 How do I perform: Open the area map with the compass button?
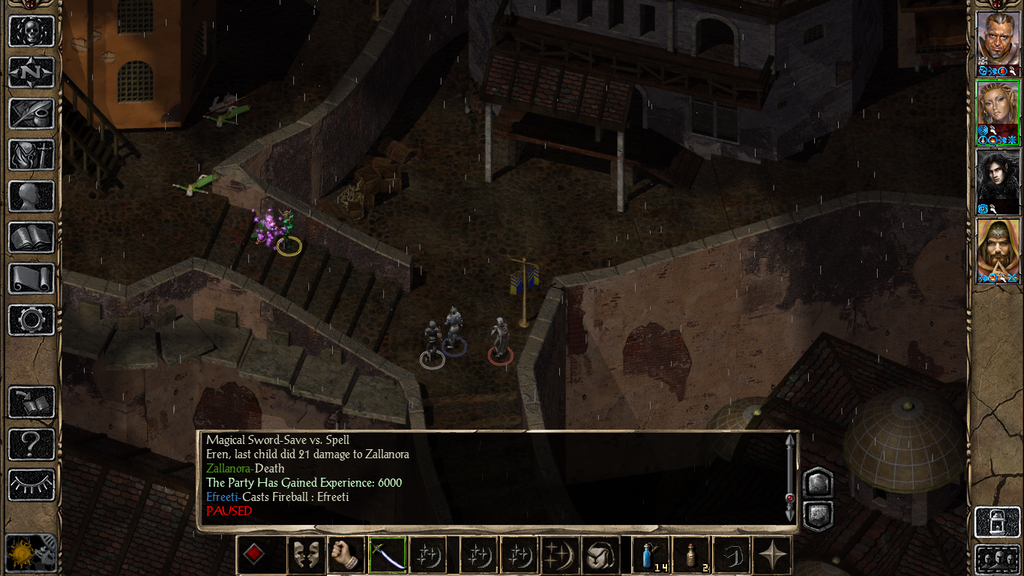[31, 72]
